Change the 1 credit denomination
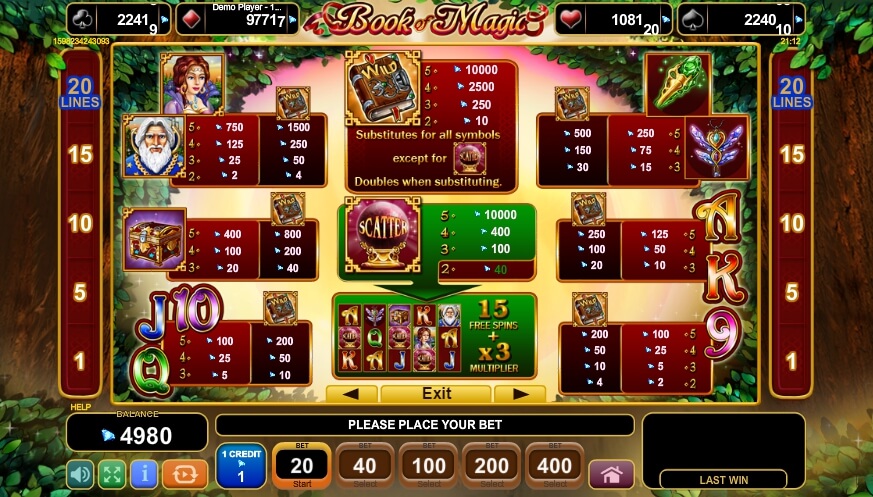 coord(240,466)
